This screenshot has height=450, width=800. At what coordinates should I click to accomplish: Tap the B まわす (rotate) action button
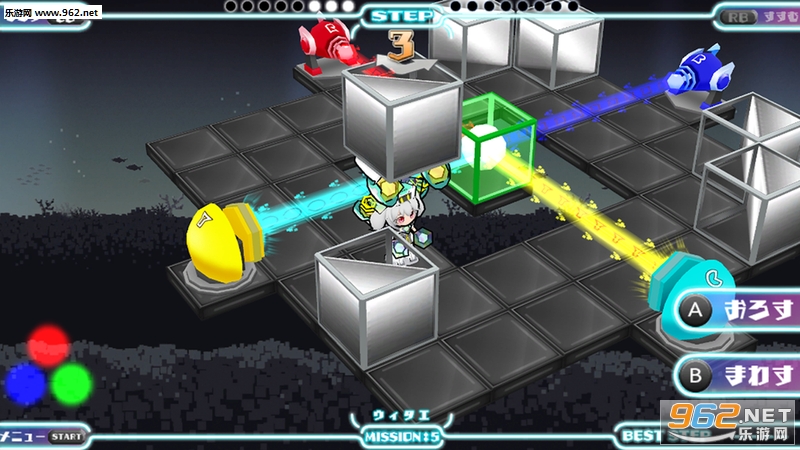[740, 375]
